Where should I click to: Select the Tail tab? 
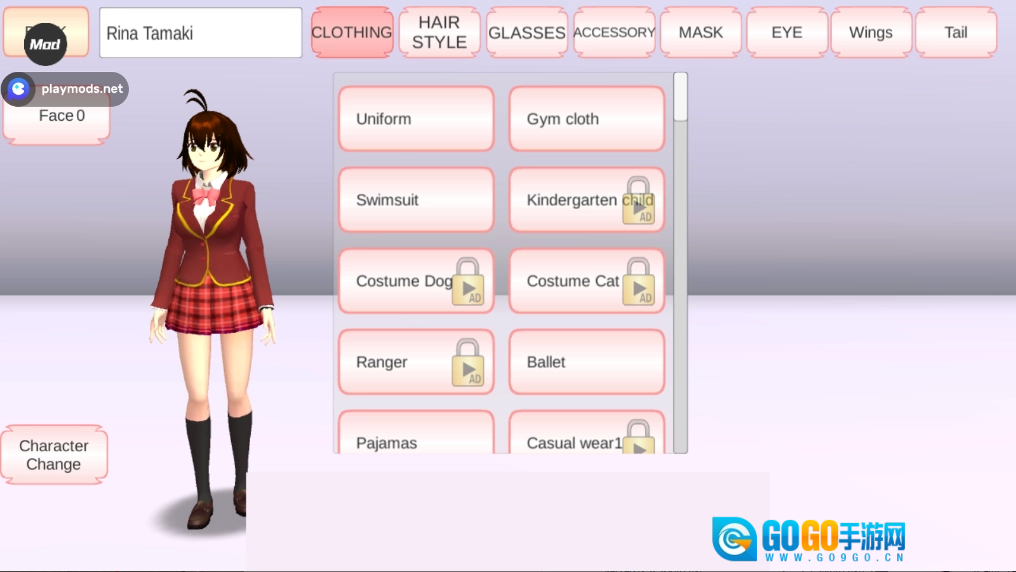(956, 33)
